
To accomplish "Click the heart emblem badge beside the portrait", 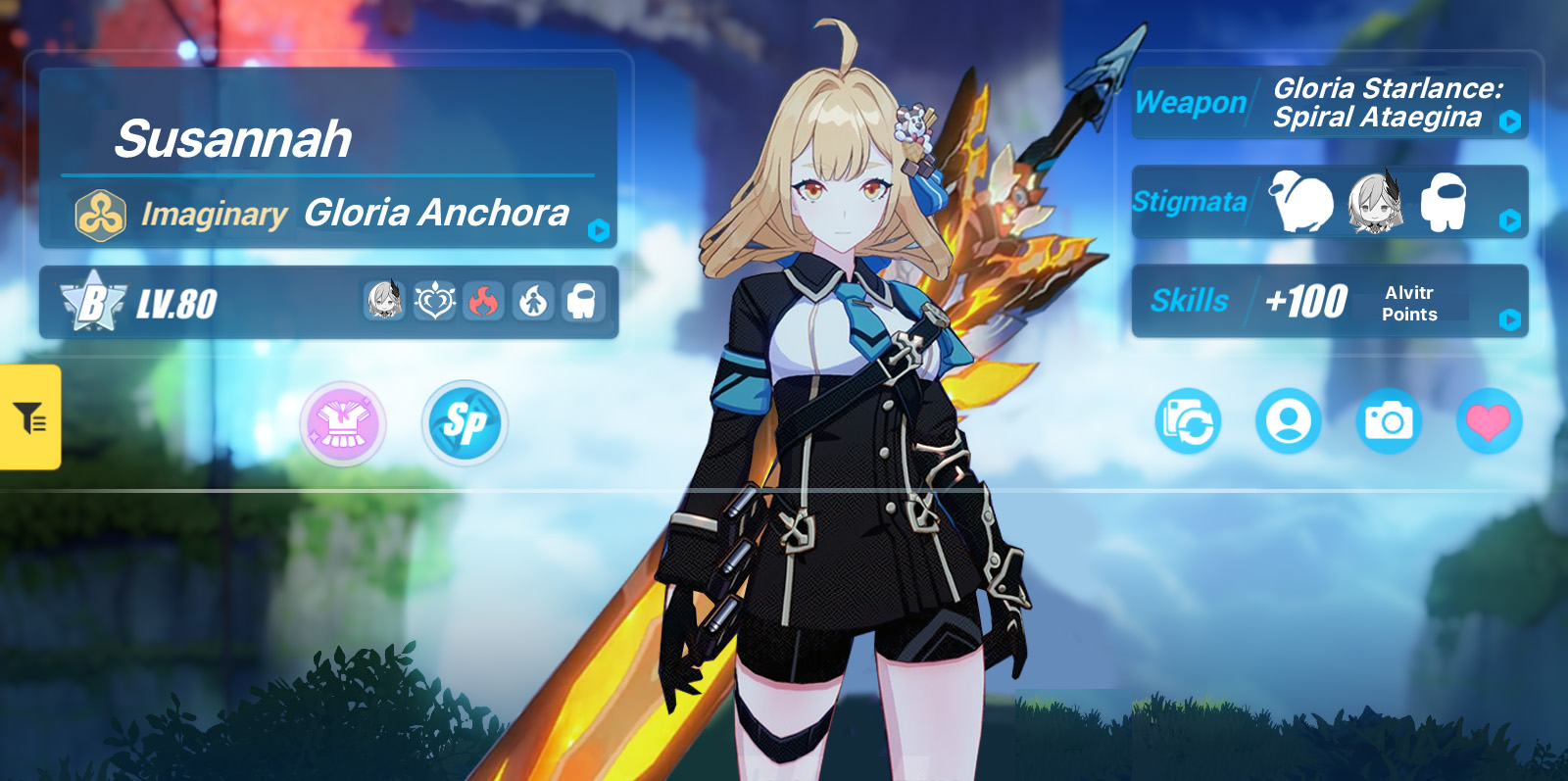I will click(434, 301).
